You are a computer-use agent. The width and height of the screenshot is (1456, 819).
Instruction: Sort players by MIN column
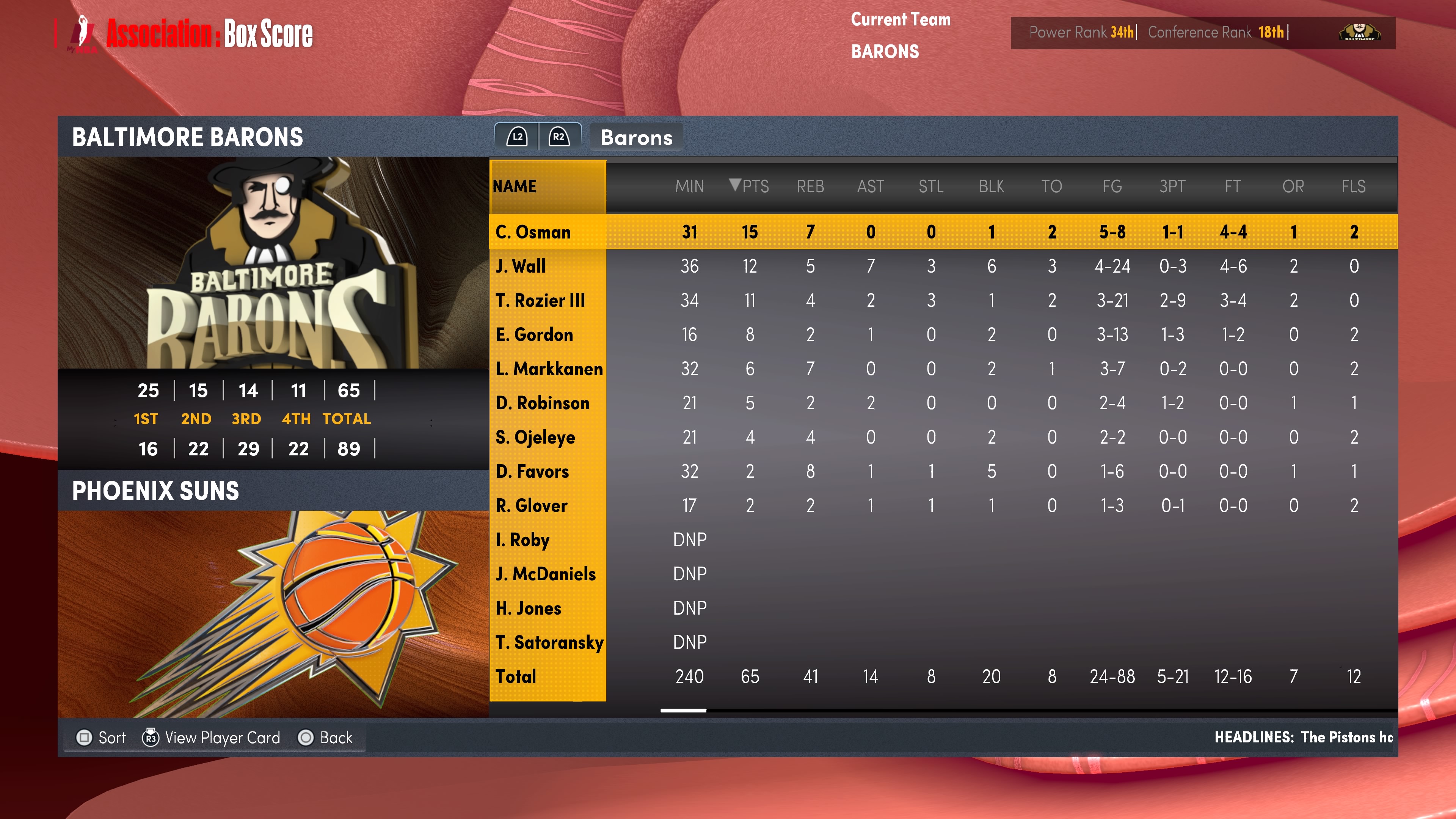point(689,186)
